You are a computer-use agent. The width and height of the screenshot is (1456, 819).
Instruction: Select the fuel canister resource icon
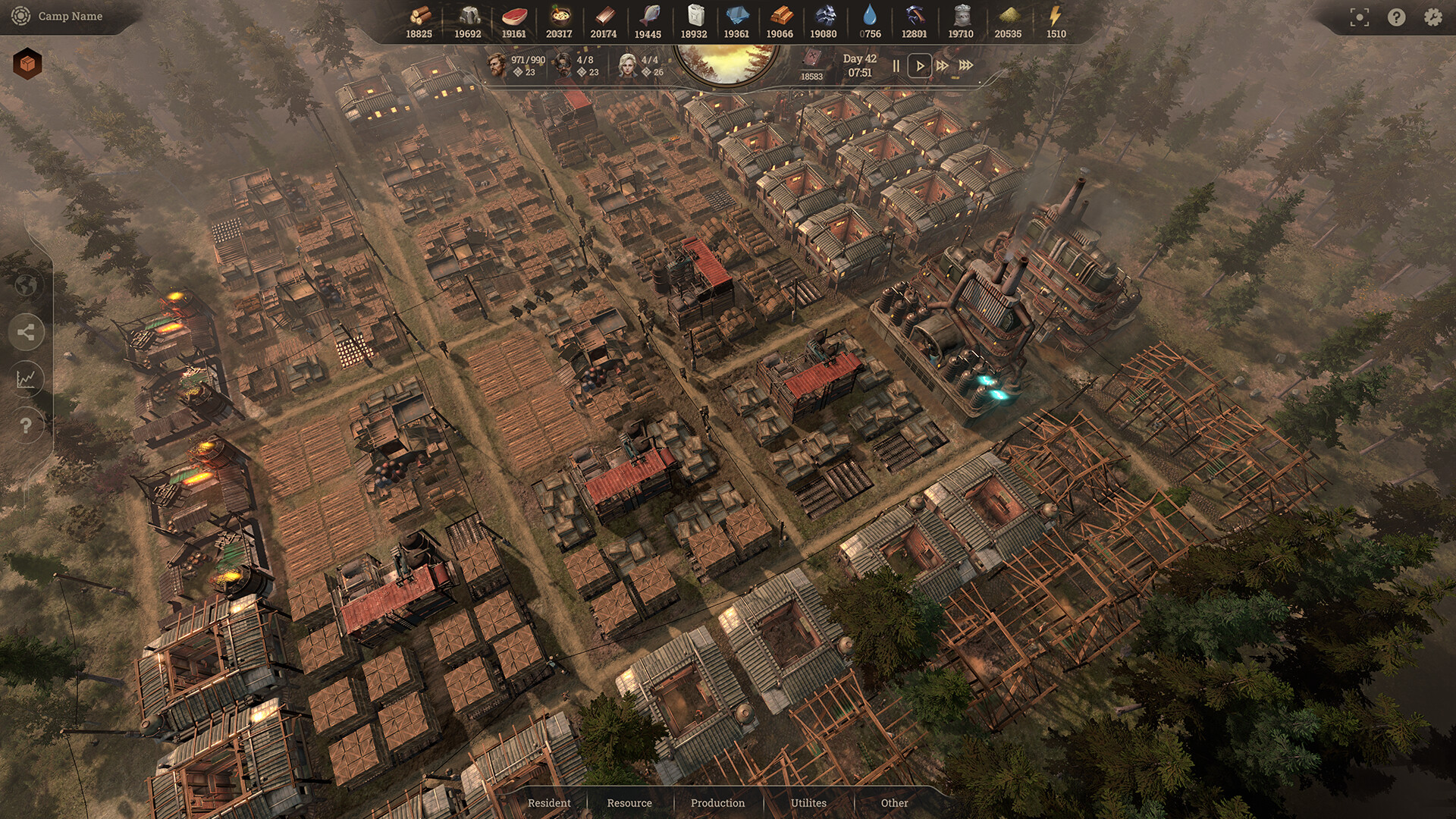[x=695, y=15]
